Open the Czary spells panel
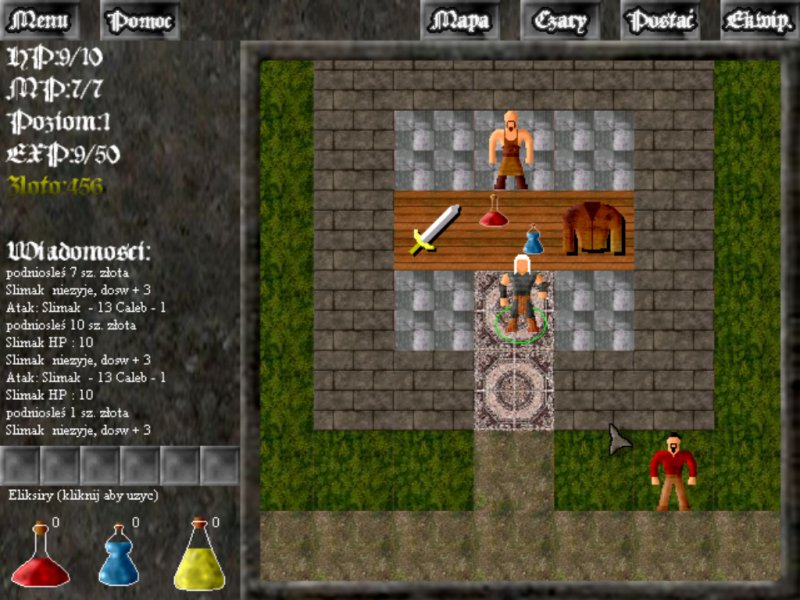800x600 pixels. tap(561, 20)
